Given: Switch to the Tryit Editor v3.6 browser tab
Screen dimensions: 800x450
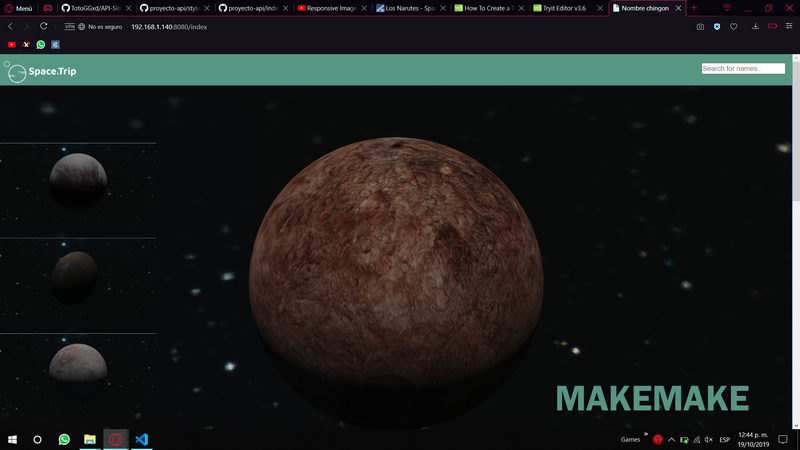Looking at the screenshot, I should [565, 8].
